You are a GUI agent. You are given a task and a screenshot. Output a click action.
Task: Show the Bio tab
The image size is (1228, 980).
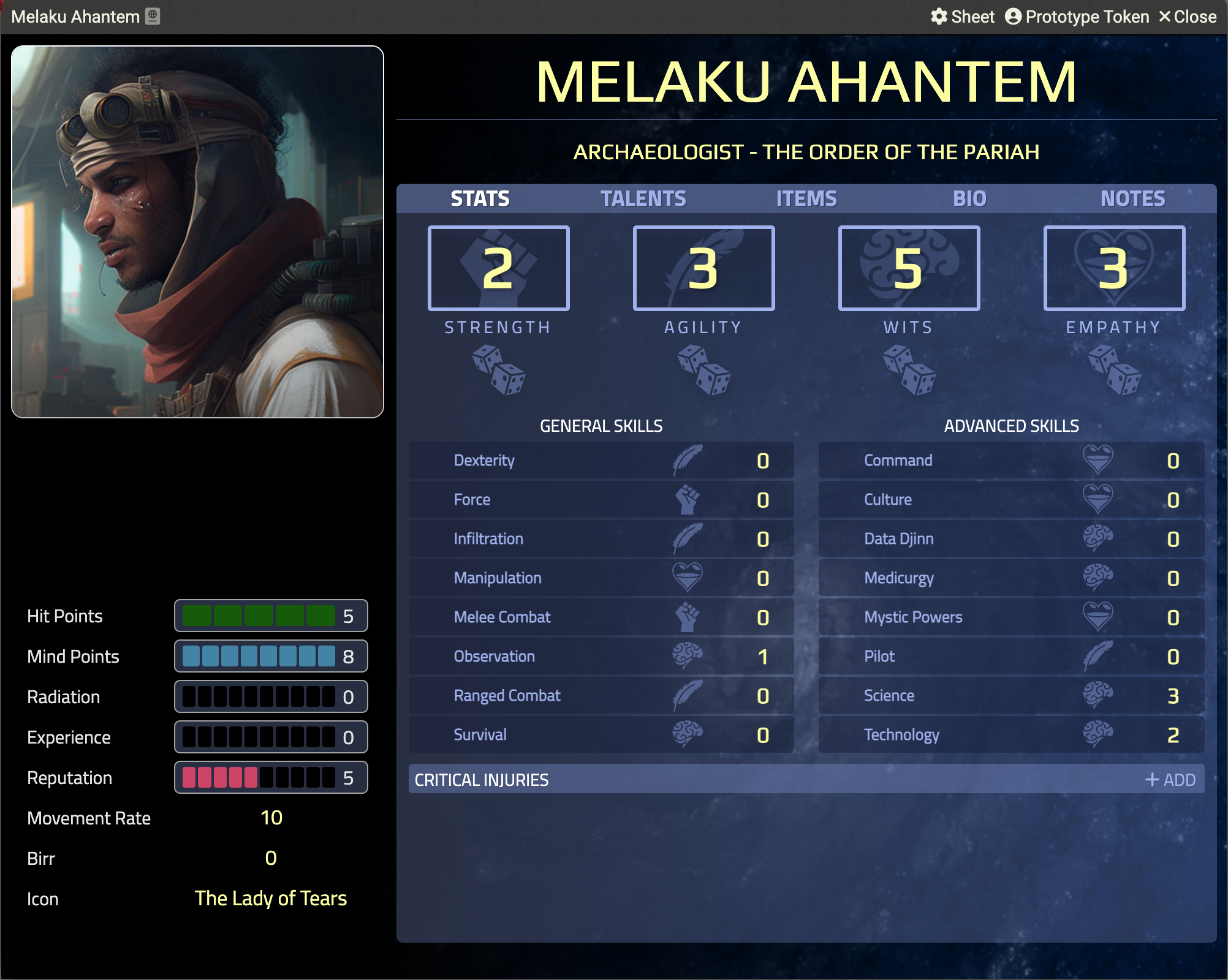point(969,198)
